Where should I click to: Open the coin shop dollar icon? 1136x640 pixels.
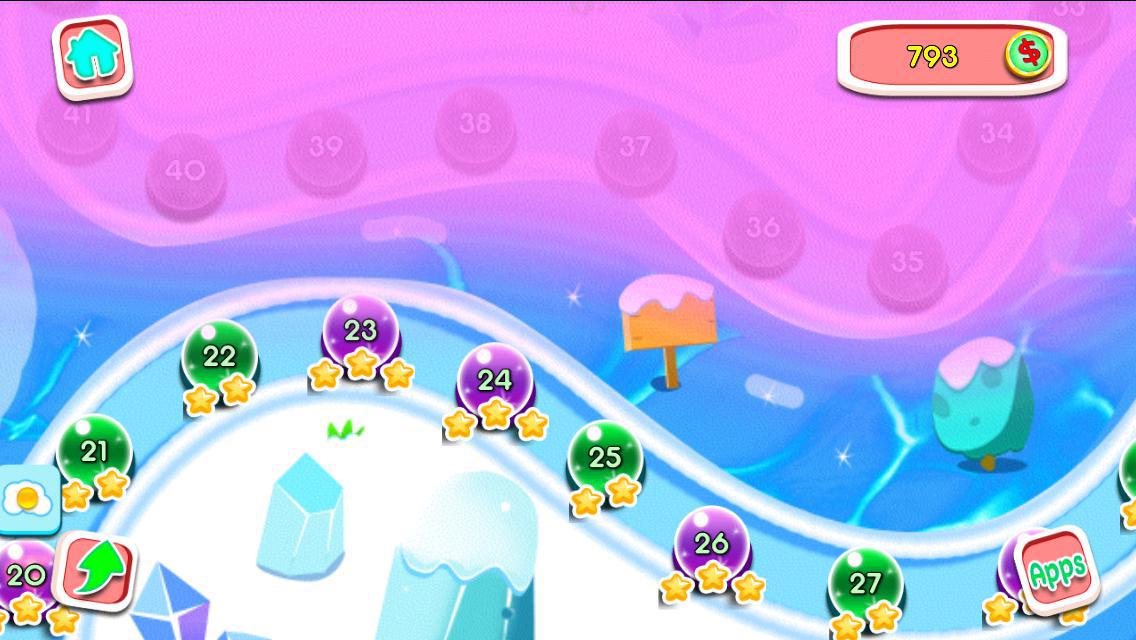pos(1026,54)
